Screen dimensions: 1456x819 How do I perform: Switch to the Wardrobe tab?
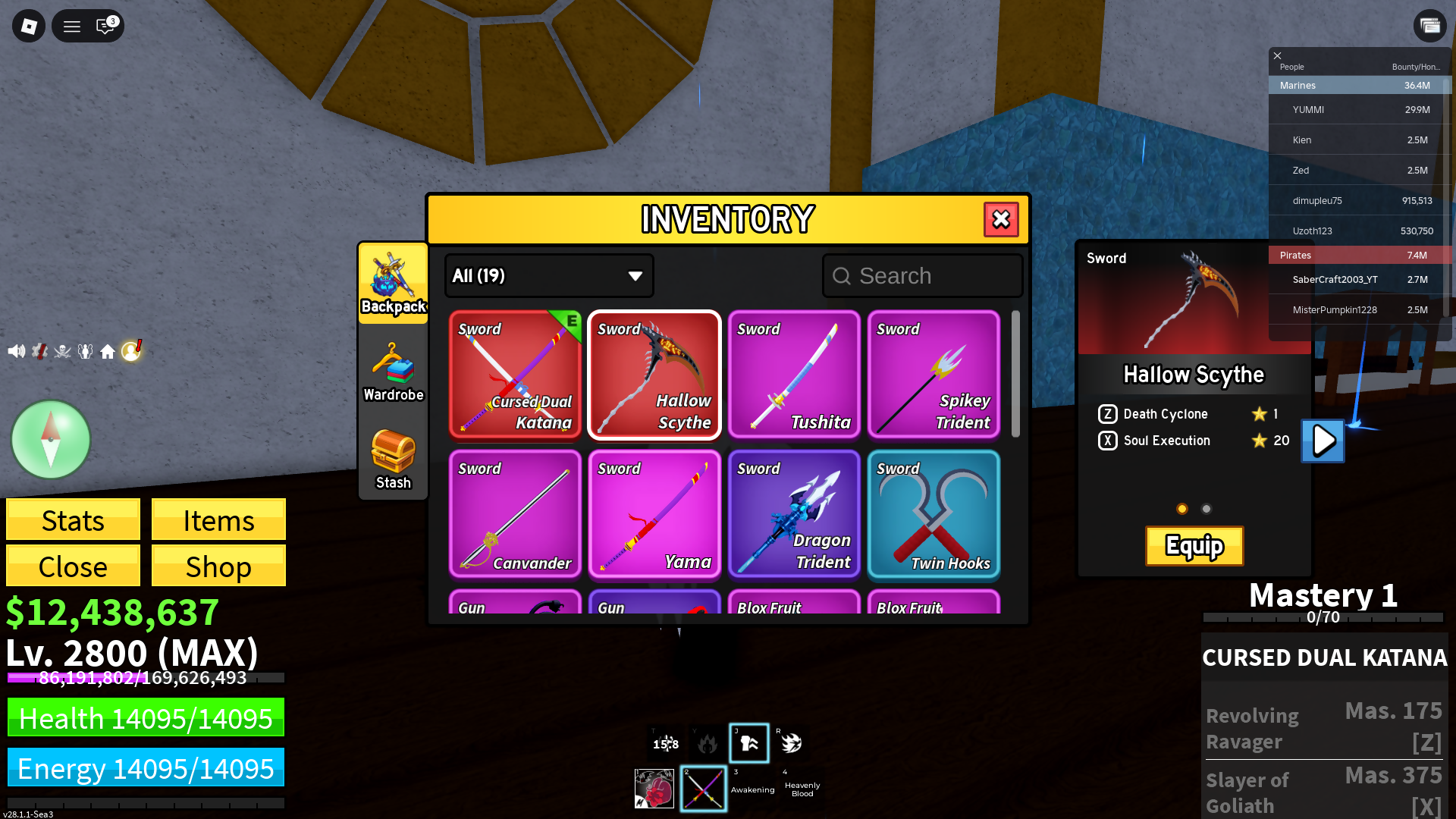pos(393,372)
